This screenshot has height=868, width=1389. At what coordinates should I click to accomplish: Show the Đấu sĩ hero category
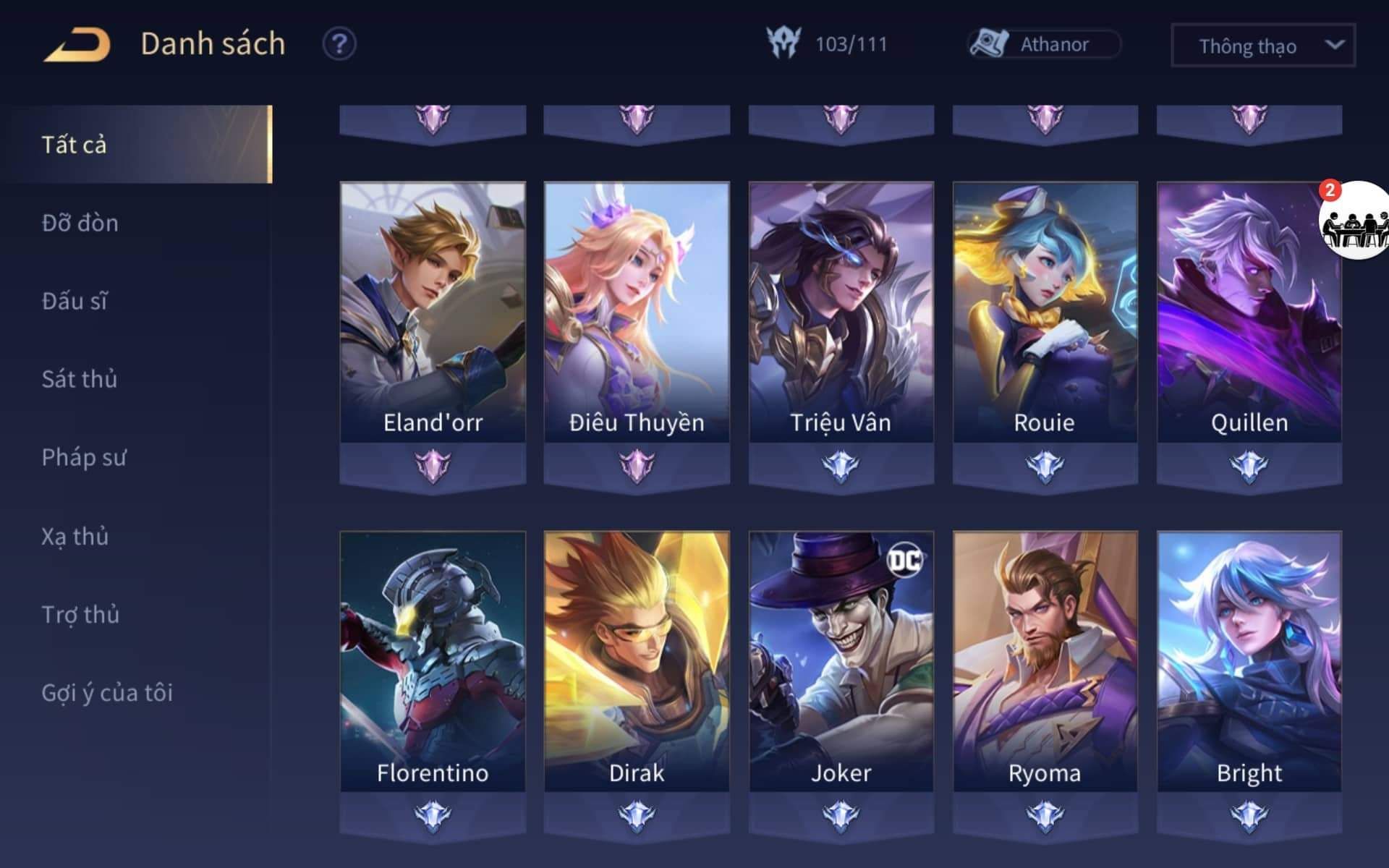pyautogui.click(x=75, y=301)
